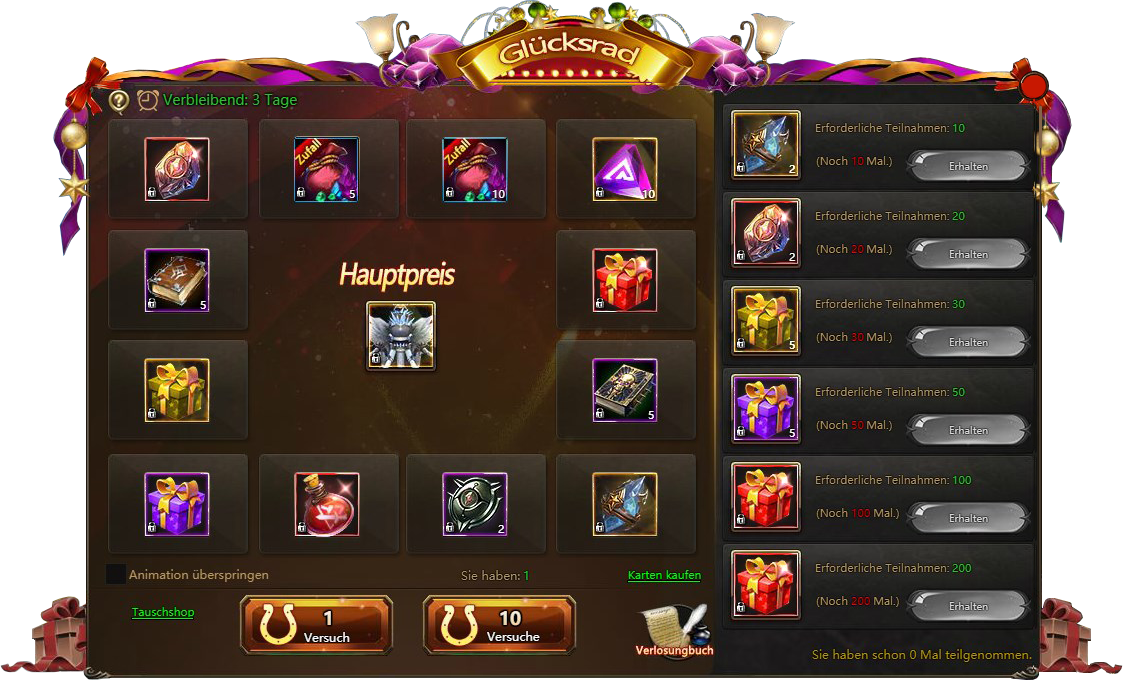Open the Tauschshop link
Image resolution: width=1123 pixels, height=680 pixels.
click(163, 612)
